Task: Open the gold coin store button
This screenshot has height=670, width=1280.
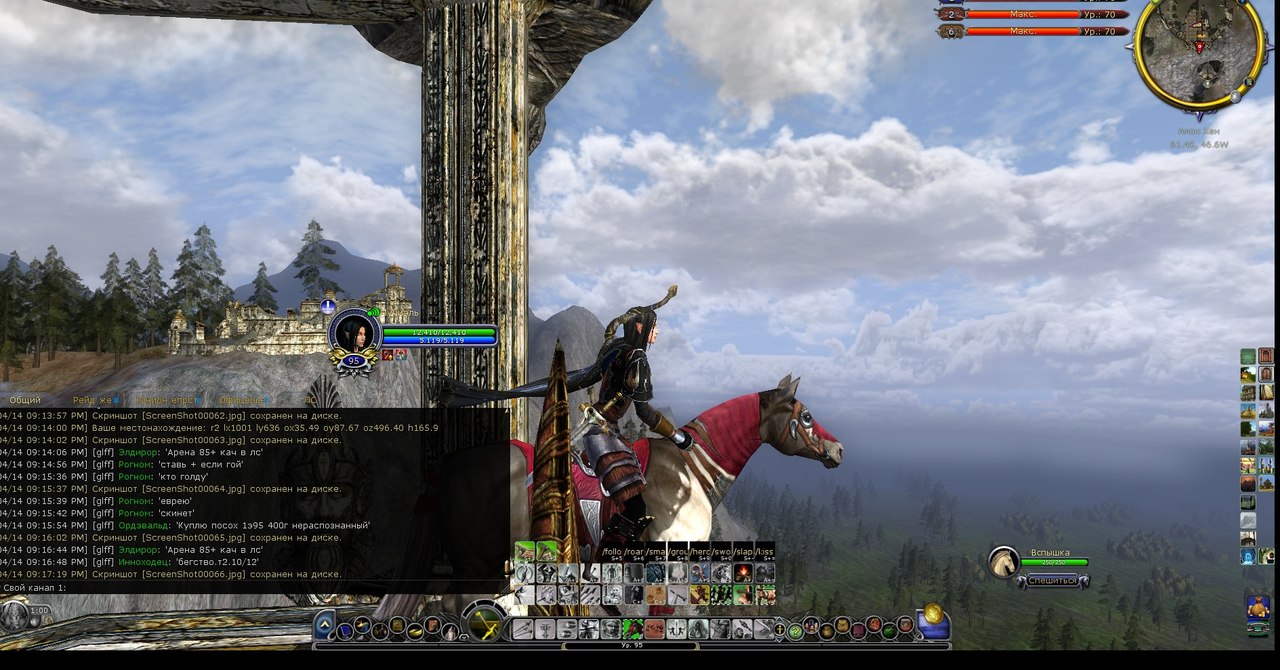Action: pyautogui.click(x=932, y=614)
